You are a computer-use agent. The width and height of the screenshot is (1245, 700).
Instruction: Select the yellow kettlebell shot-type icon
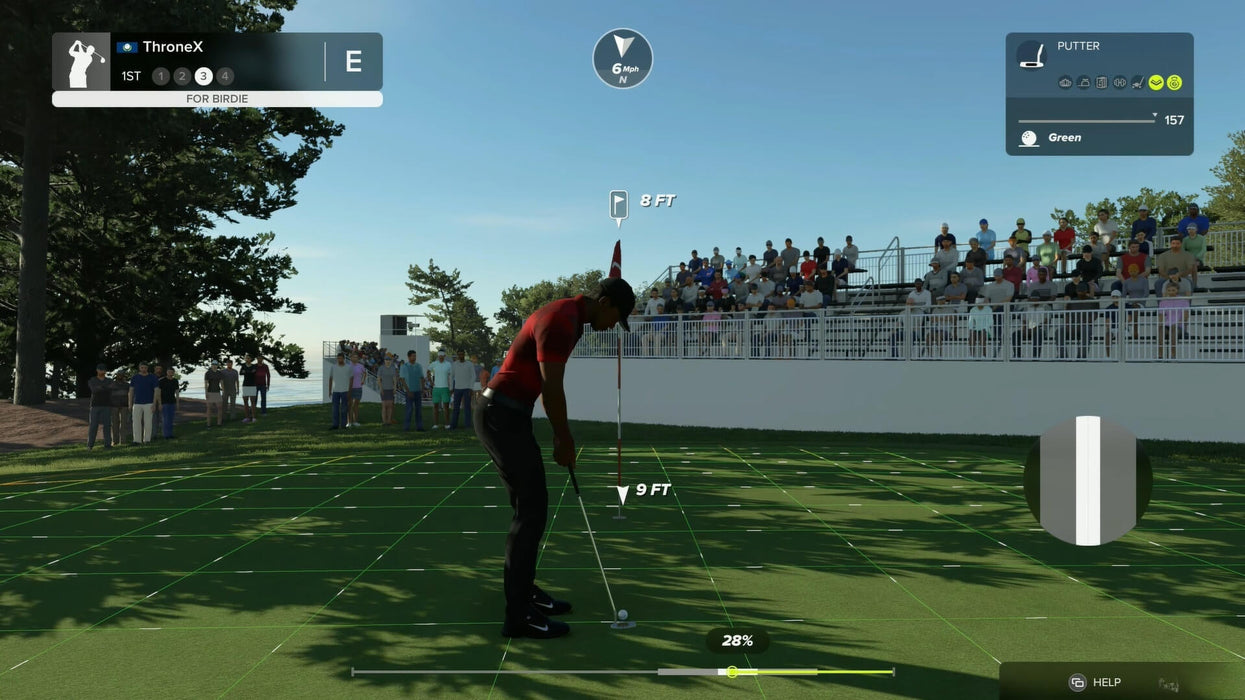pyautogui.click(x=1174, y=83)
